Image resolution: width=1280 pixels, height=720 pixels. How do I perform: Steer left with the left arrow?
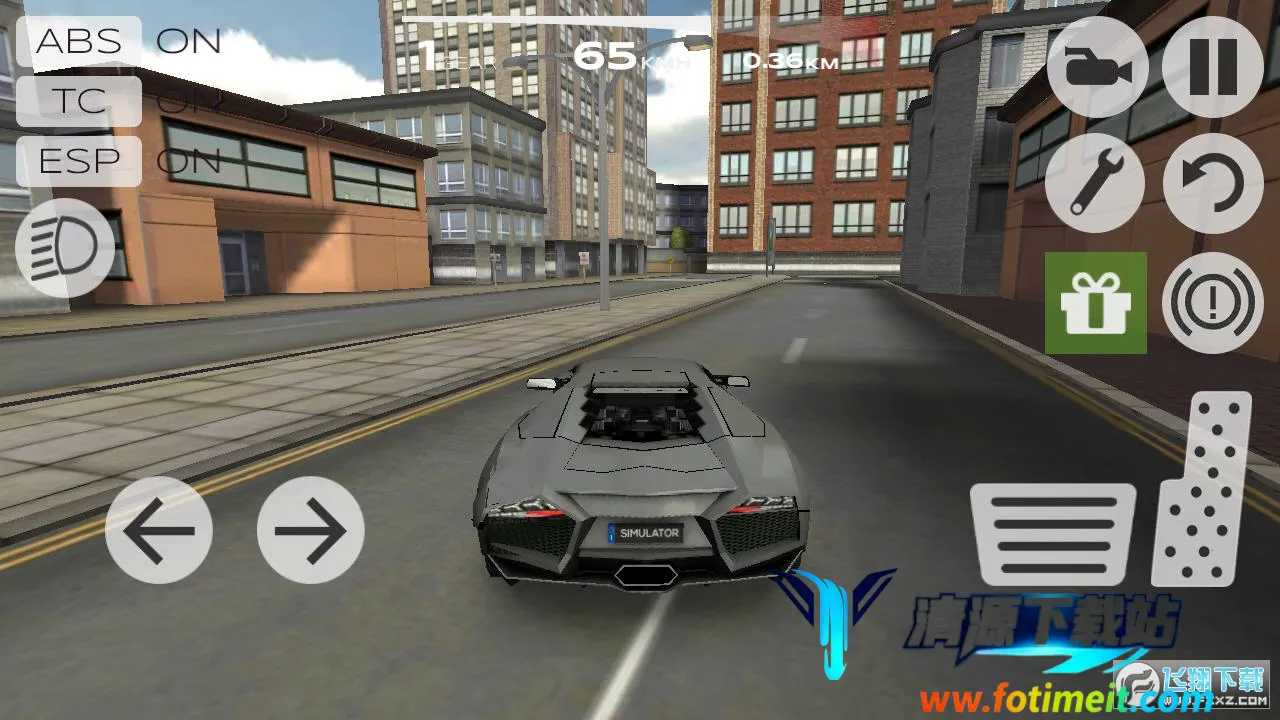(158, 530)
